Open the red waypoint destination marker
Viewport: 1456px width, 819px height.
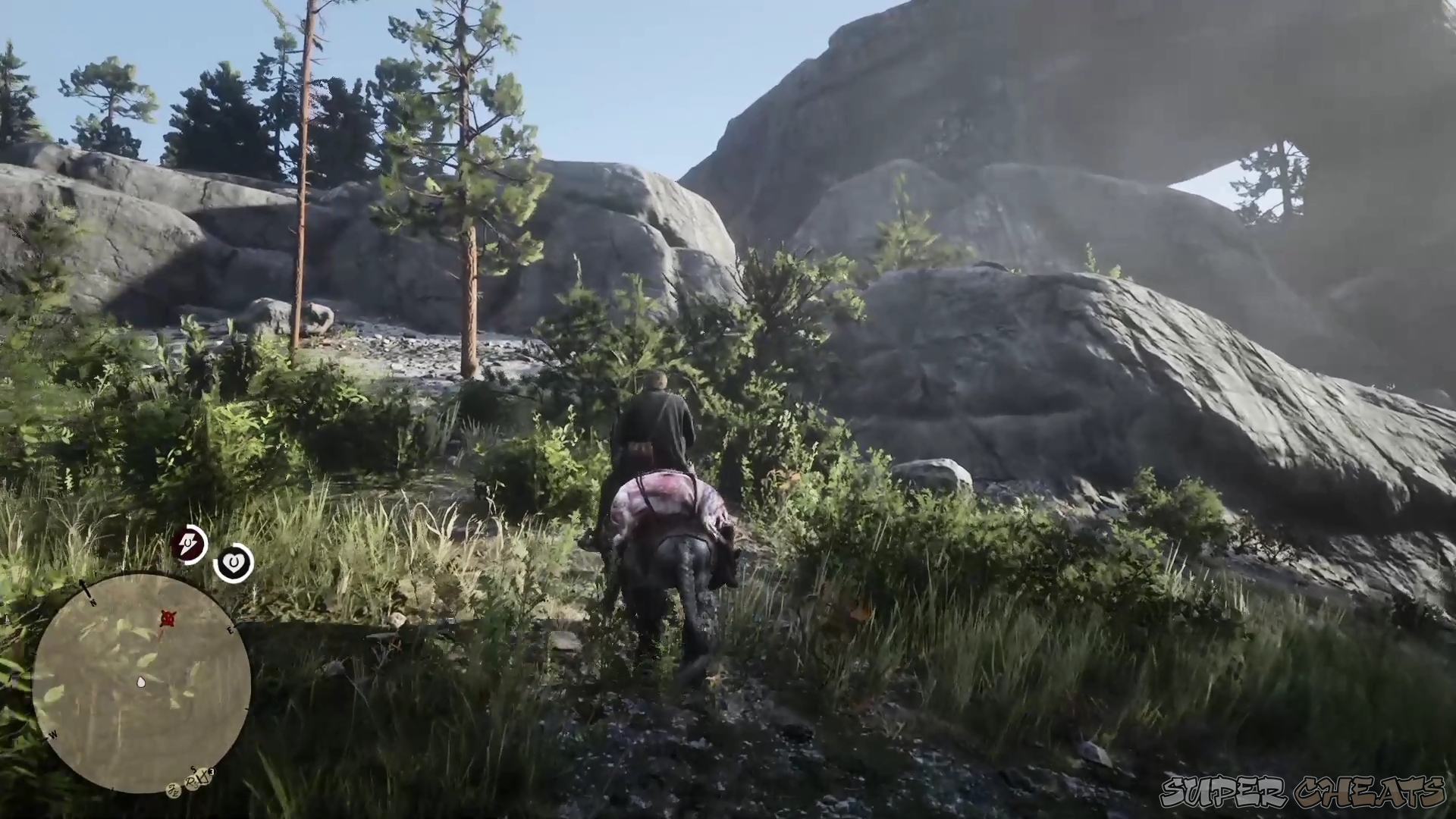point(168,618)
